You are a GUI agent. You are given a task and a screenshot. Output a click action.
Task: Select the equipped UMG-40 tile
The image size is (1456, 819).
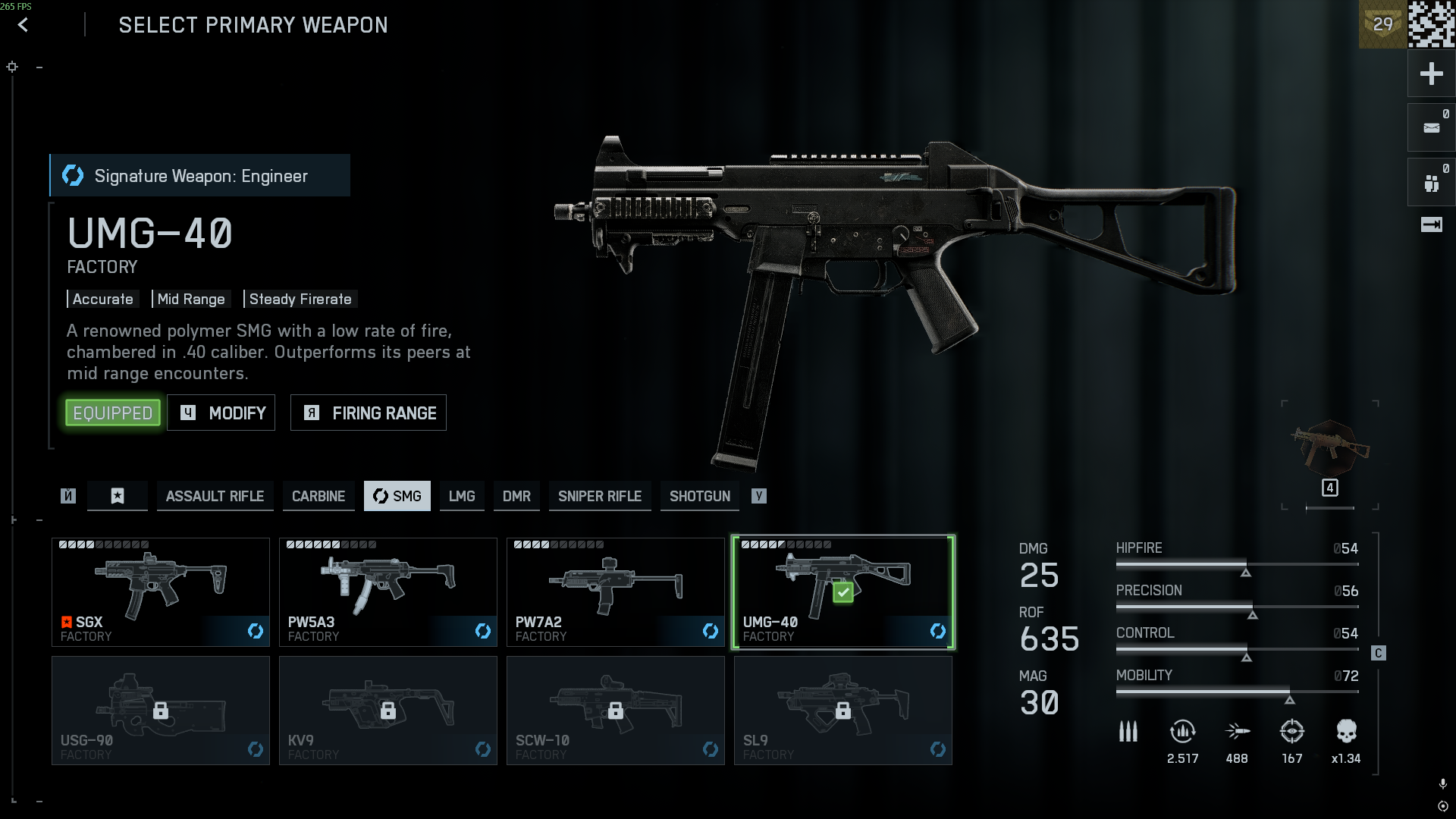point(843,592)
